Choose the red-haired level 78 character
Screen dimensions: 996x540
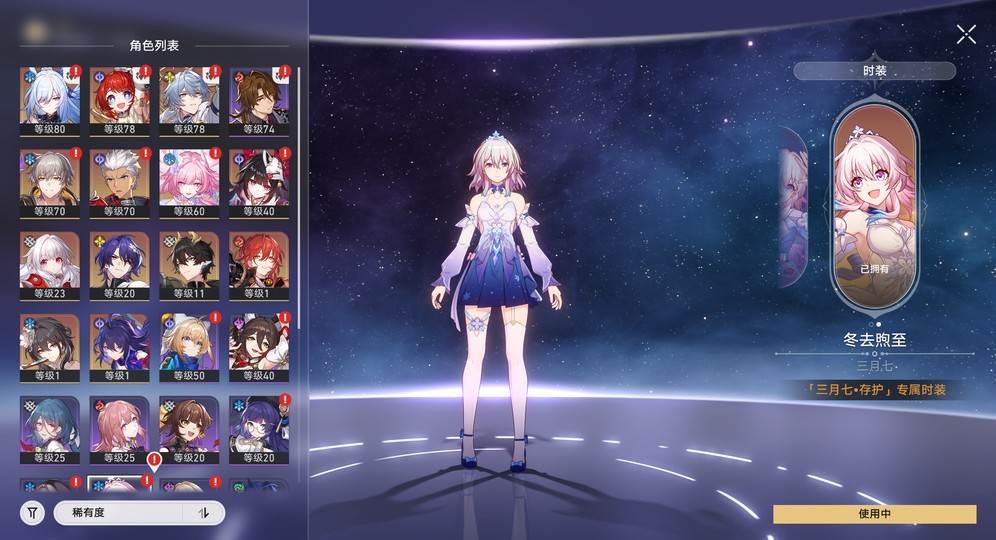coord(119,100)
